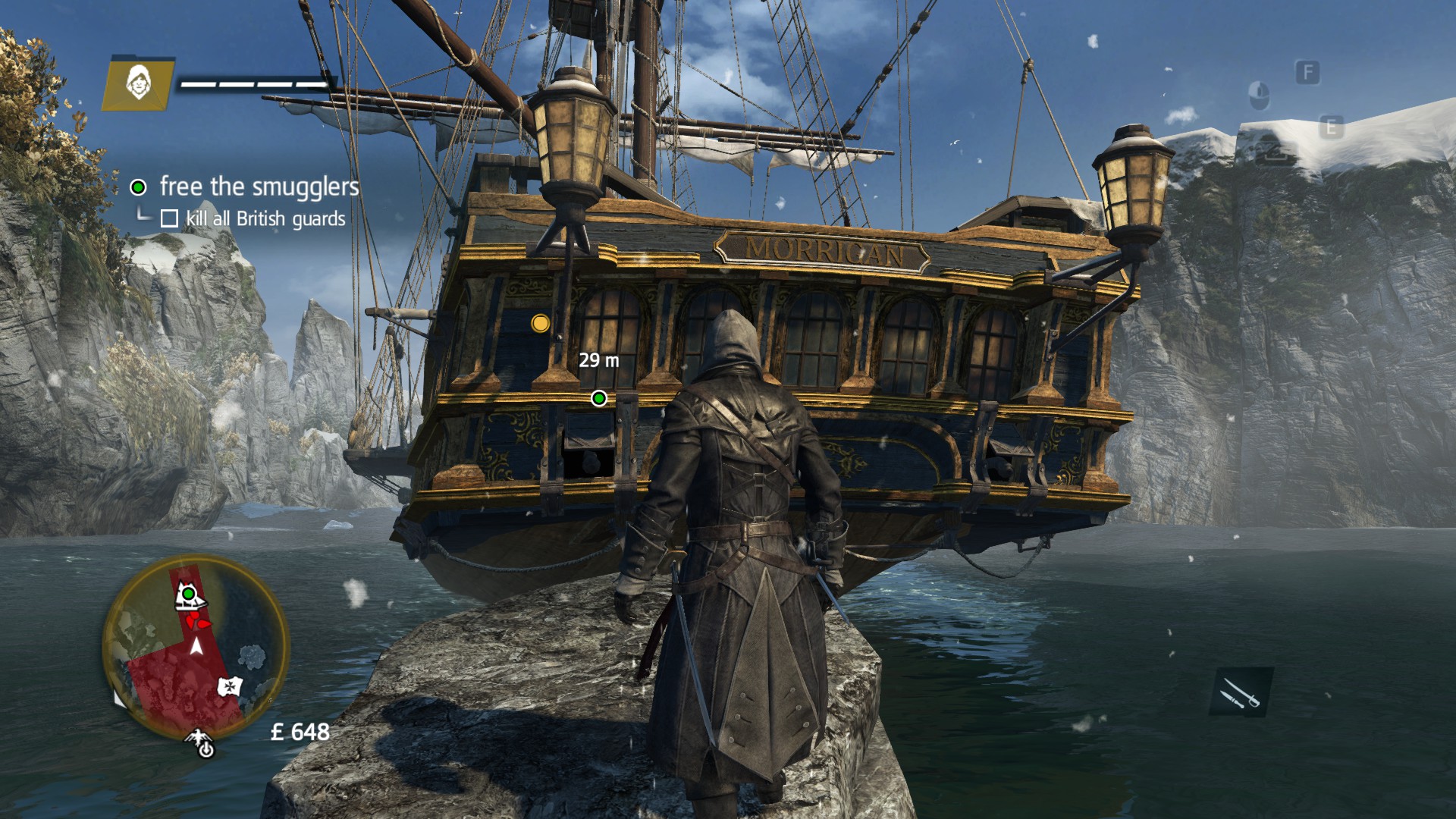Tick the "kill all British guards" checkbox
Screen dimensions: 1456x819
click(x=169, y=219)
